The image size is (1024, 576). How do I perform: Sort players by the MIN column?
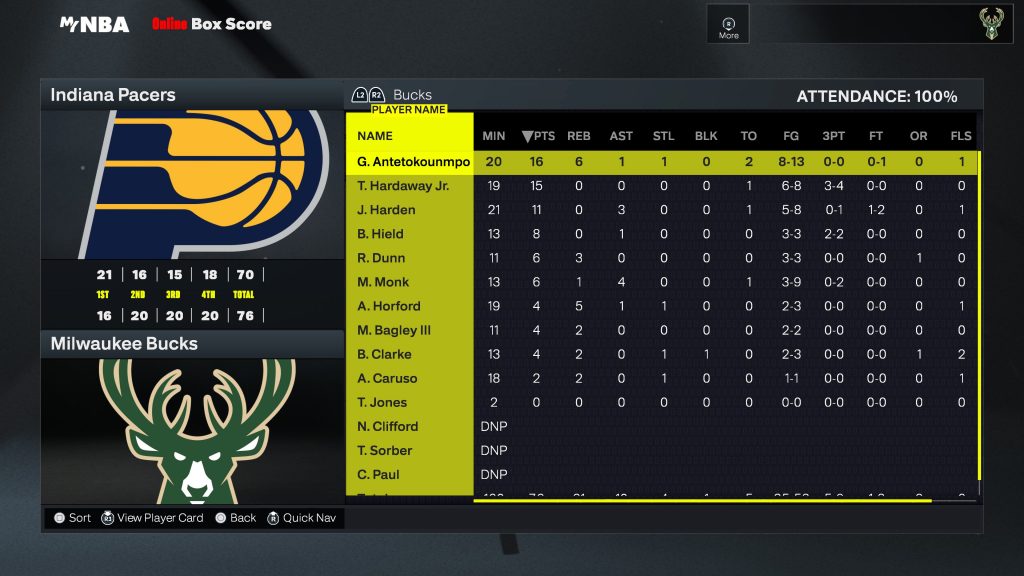(494, 136)
